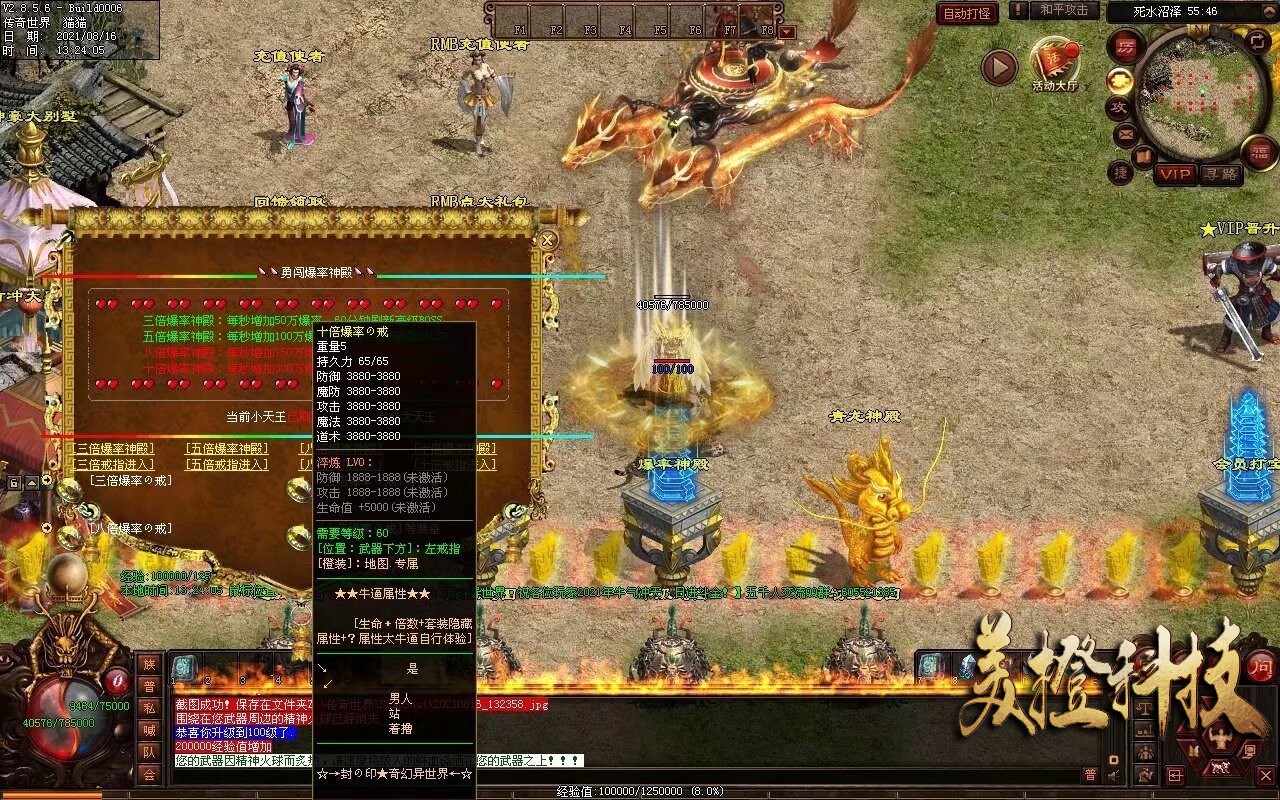Open the guild book icon near the minimap

(1144, 156)
